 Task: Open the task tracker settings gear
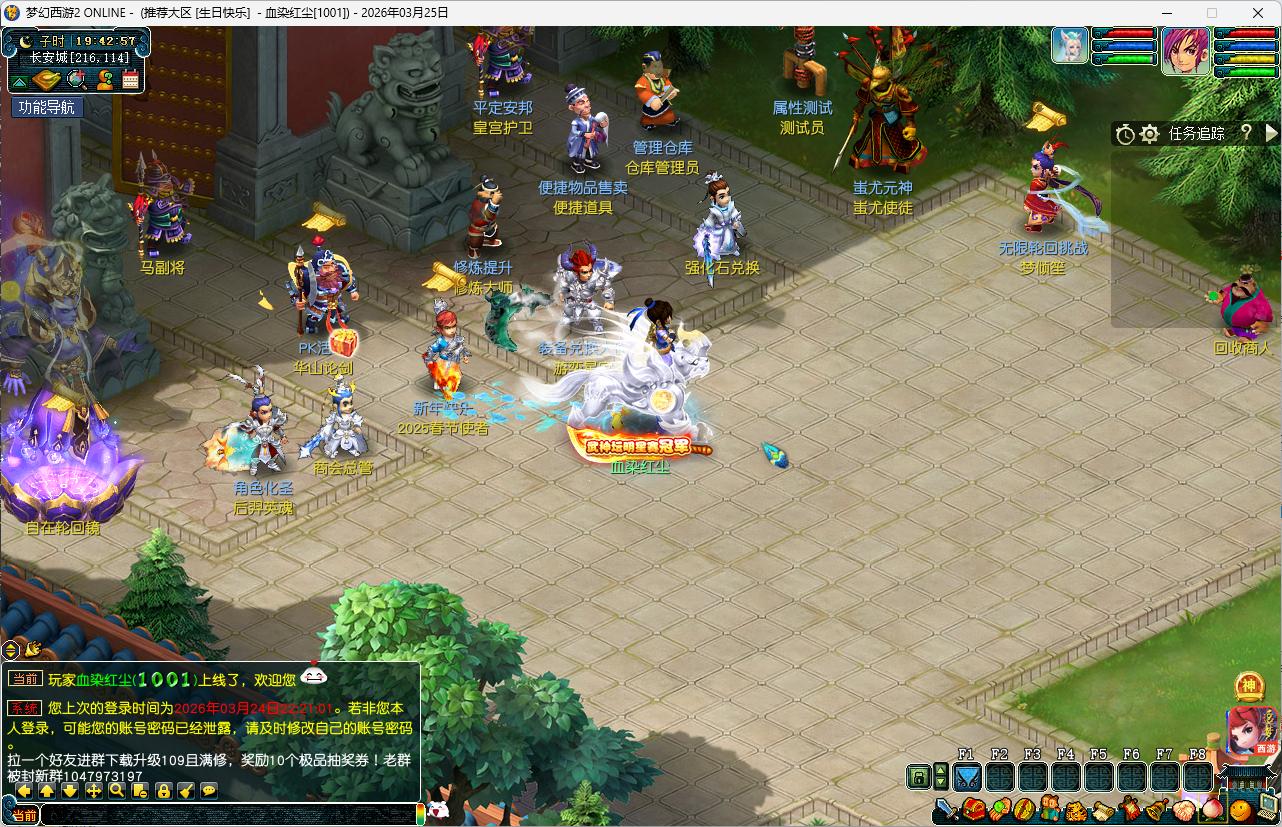1150,133
